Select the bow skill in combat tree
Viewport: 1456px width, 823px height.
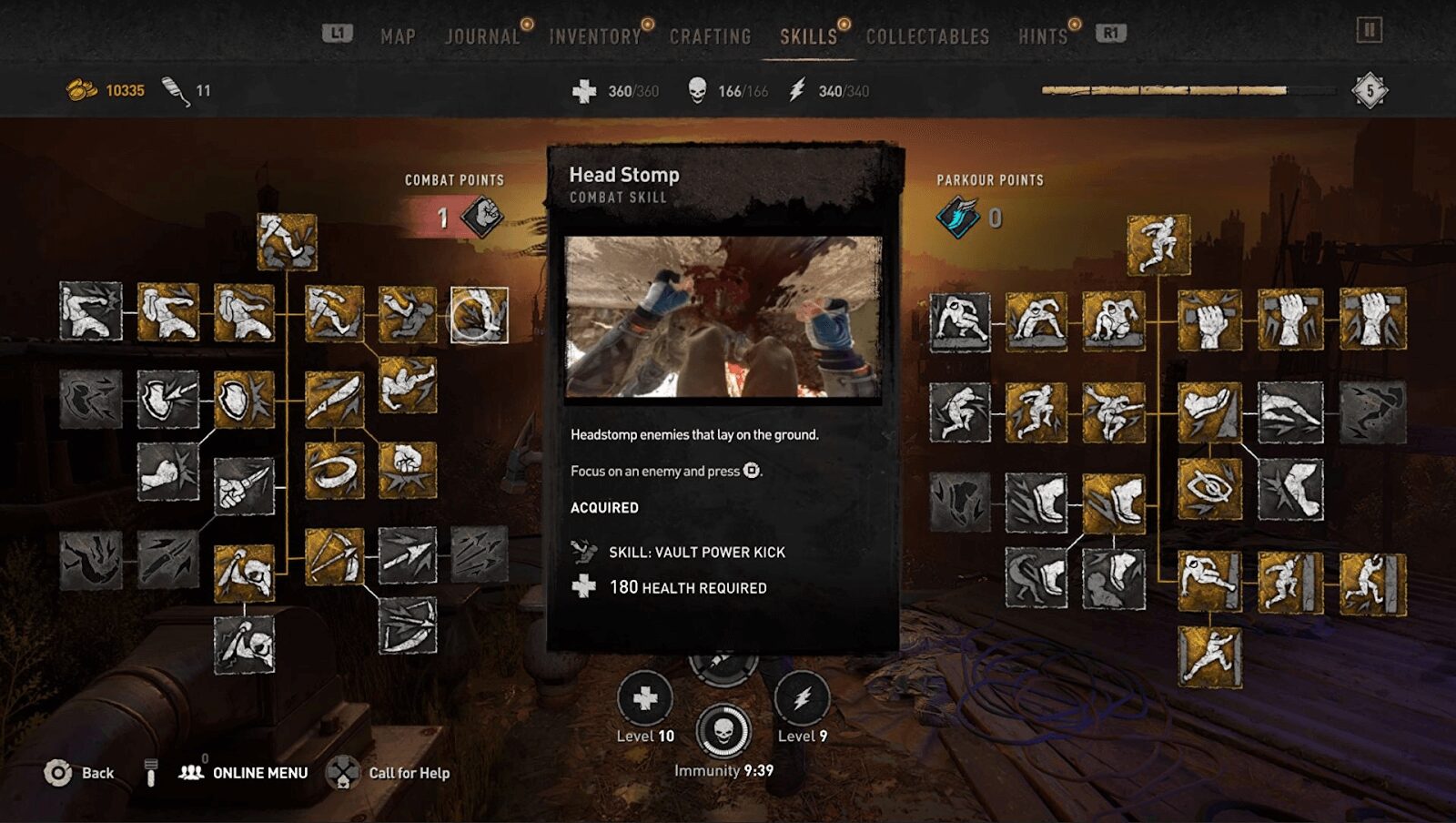[334, 555]
